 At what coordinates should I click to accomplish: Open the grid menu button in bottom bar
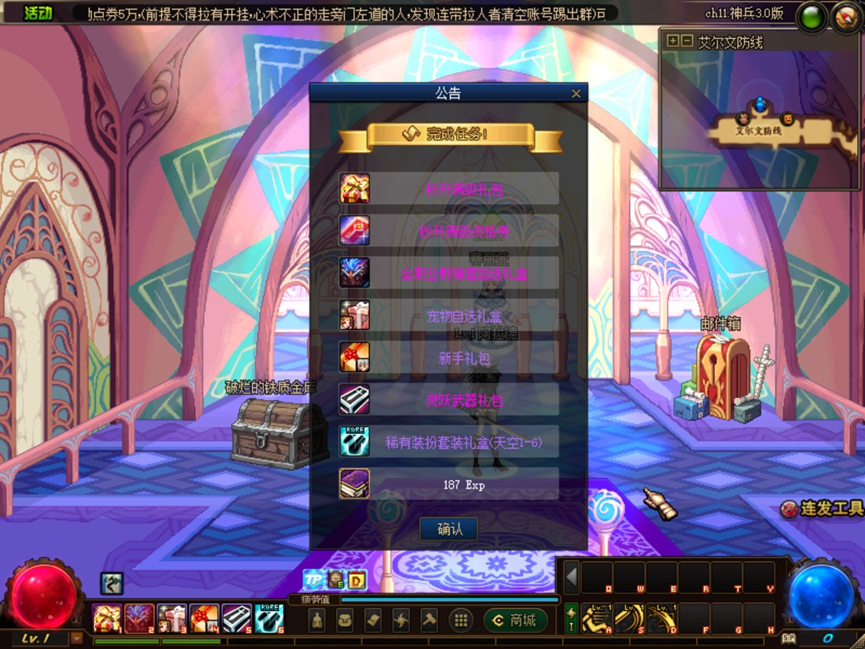pos(460,621)
